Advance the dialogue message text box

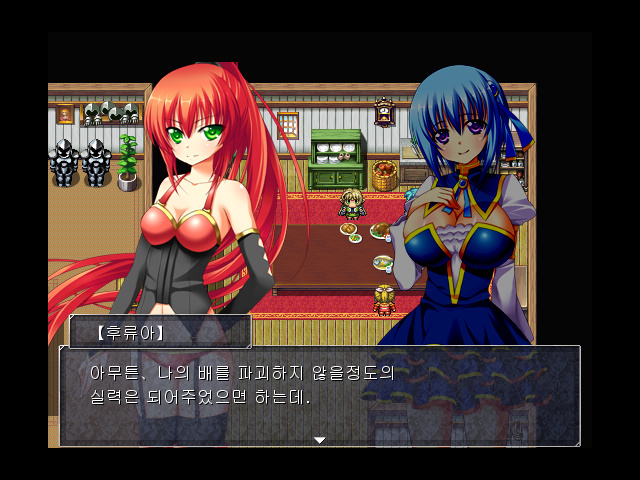(319, 395)
